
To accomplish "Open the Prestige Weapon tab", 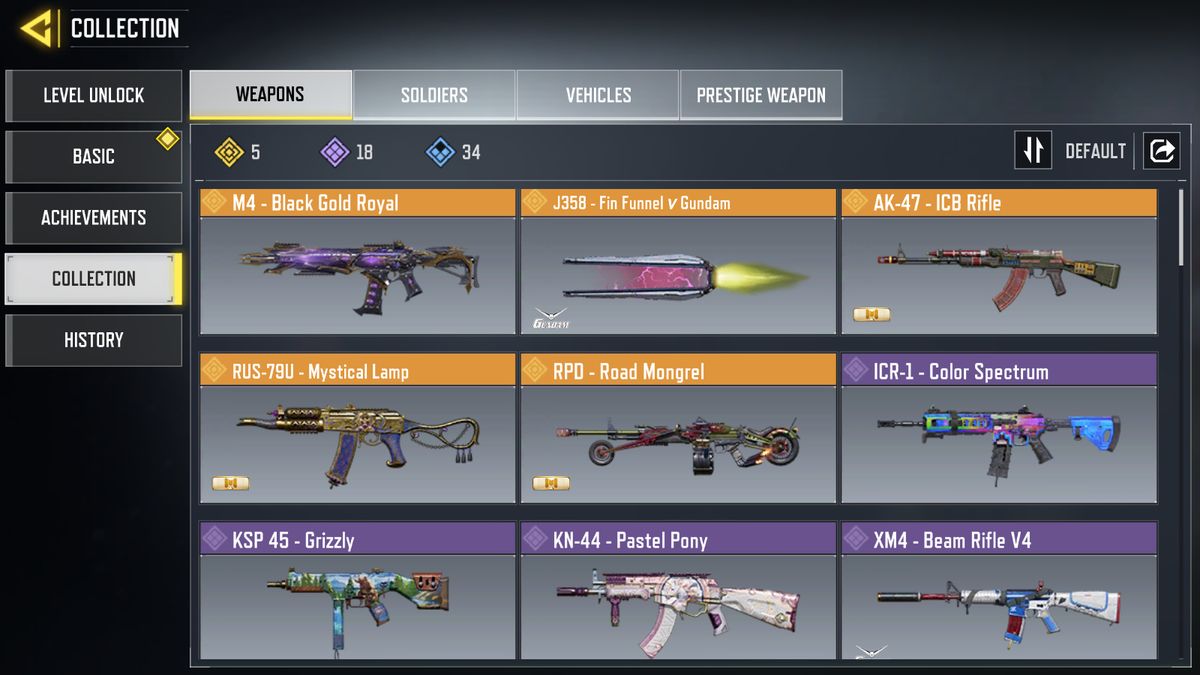I will (761, 95).
